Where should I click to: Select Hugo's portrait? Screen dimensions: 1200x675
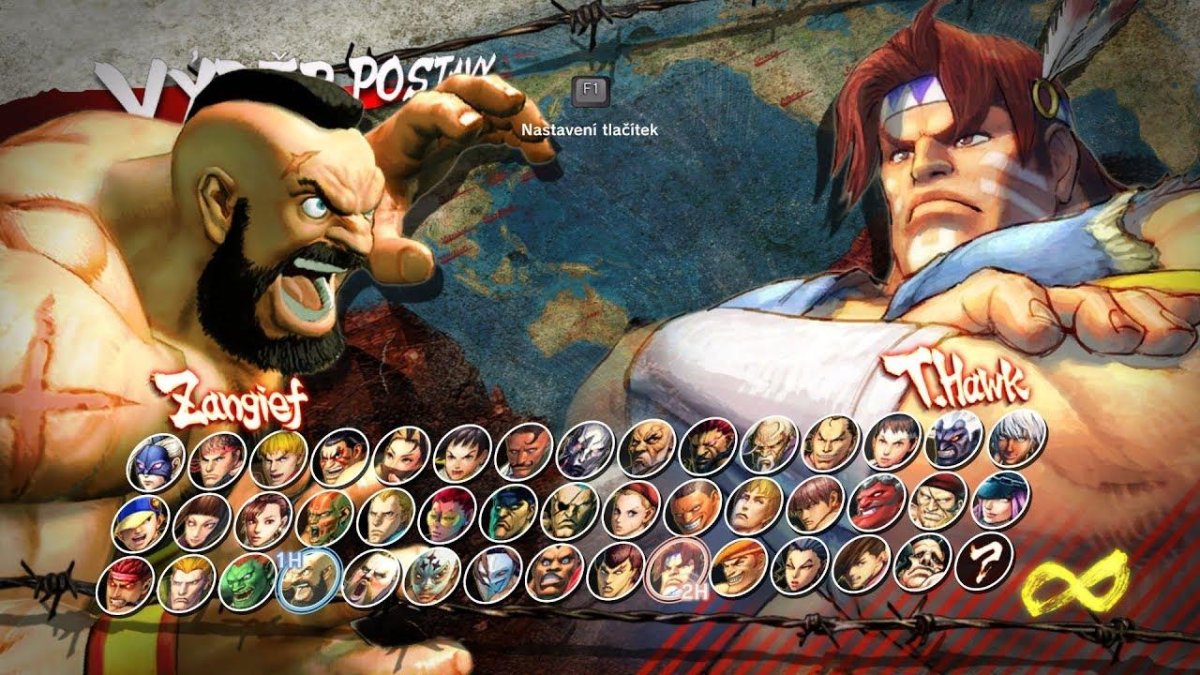pyautogui.click(x=922, y=565)
